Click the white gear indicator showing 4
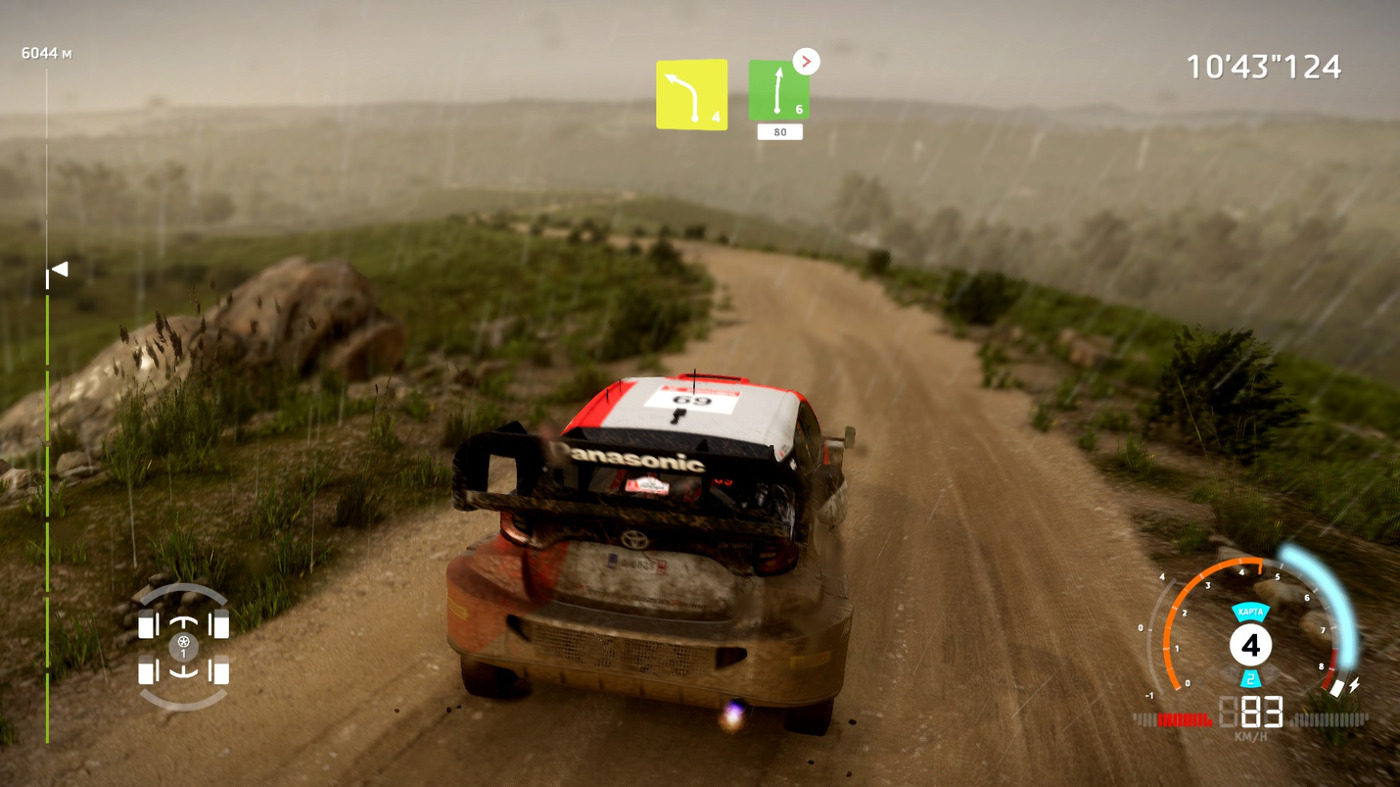The image size is (1400, 787). click(x=1252, y=645)
